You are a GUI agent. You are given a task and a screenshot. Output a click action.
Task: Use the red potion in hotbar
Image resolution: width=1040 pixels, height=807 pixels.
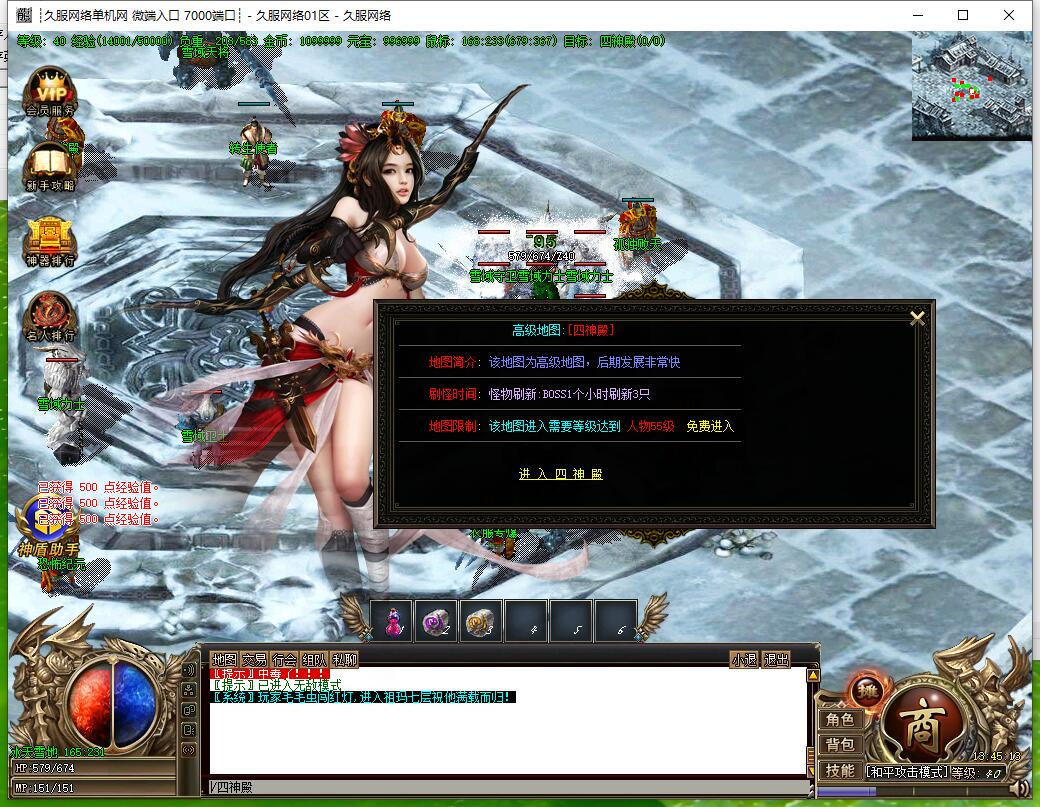(x=391, y=622)
